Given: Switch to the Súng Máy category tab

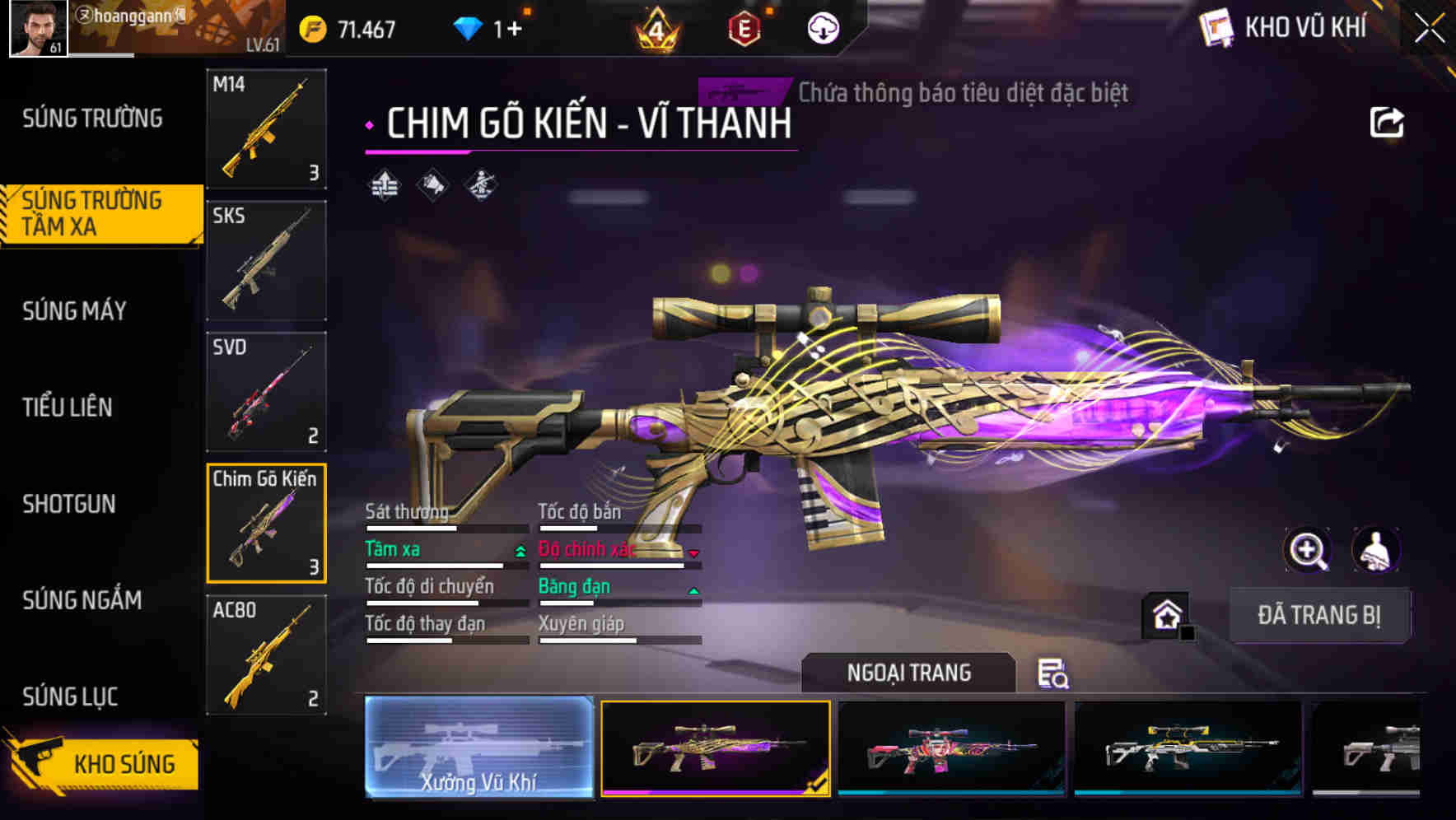Looking at the screenshot, I should 74,310.
